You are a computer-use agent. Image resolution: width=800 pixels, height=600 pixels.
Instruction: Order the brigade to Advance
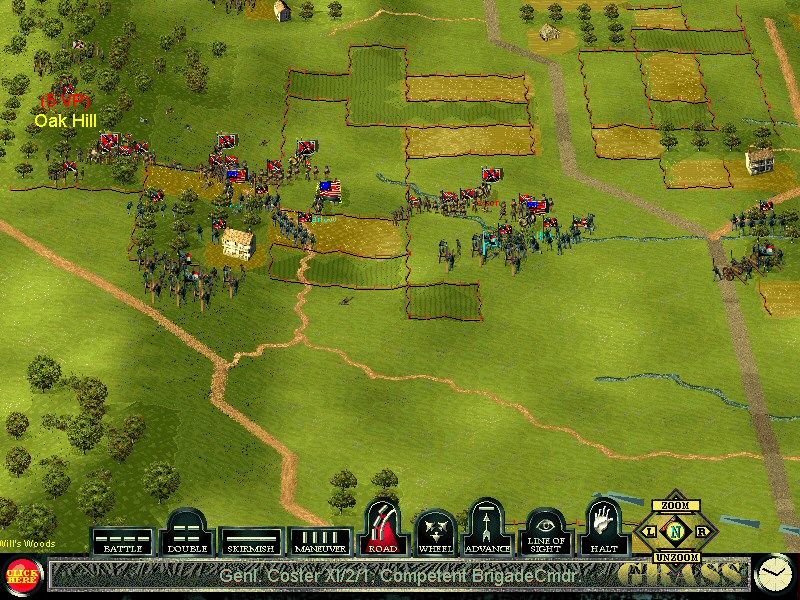[488, 527]
